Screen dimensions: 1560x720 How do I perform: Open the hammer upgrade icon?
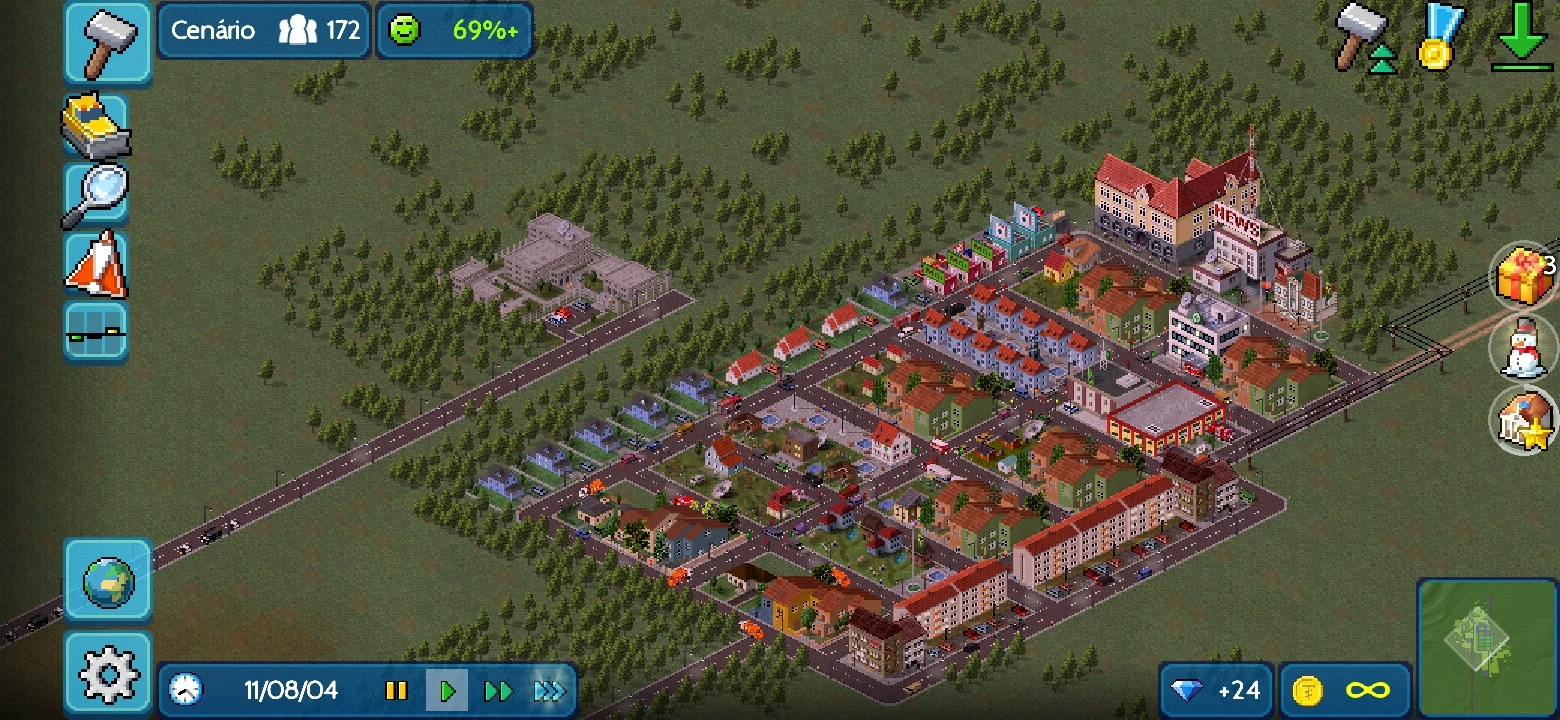pos(1366,38)
